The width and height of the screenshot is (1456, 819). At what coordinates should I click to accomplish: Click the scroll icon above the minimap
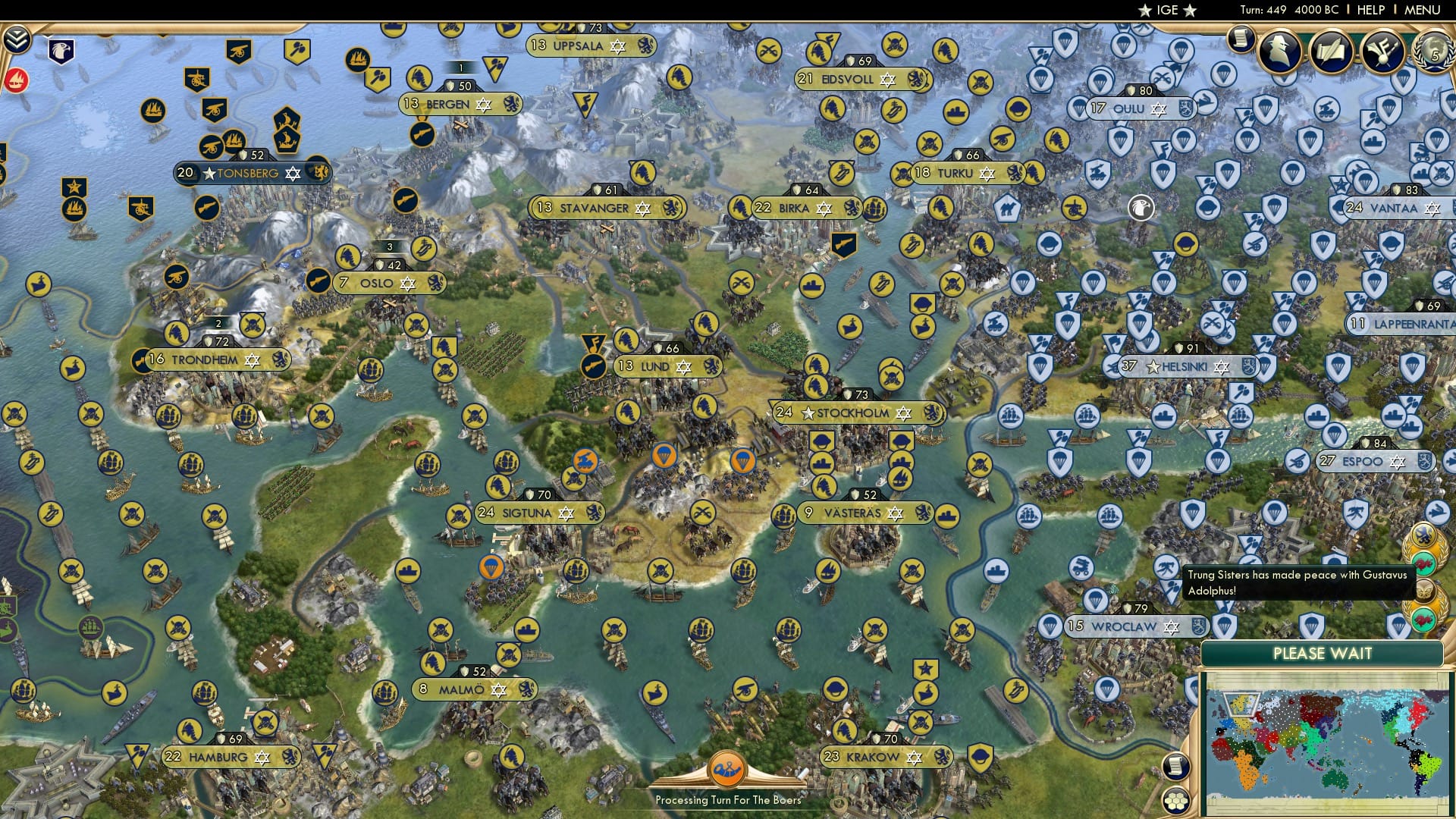(x=1175, y=766)
